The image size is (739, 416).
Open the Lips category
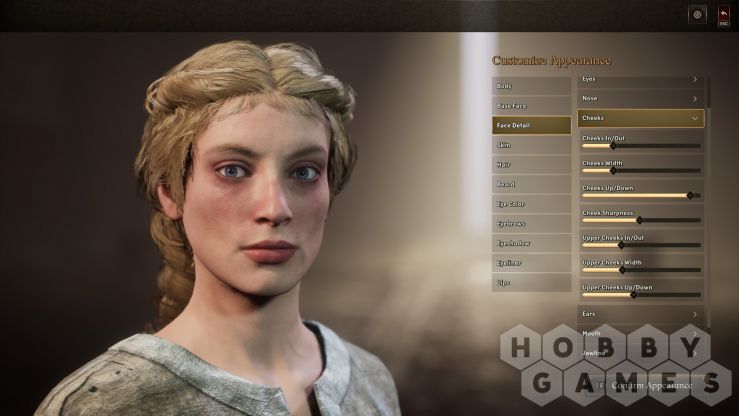[x=531, y=283]
